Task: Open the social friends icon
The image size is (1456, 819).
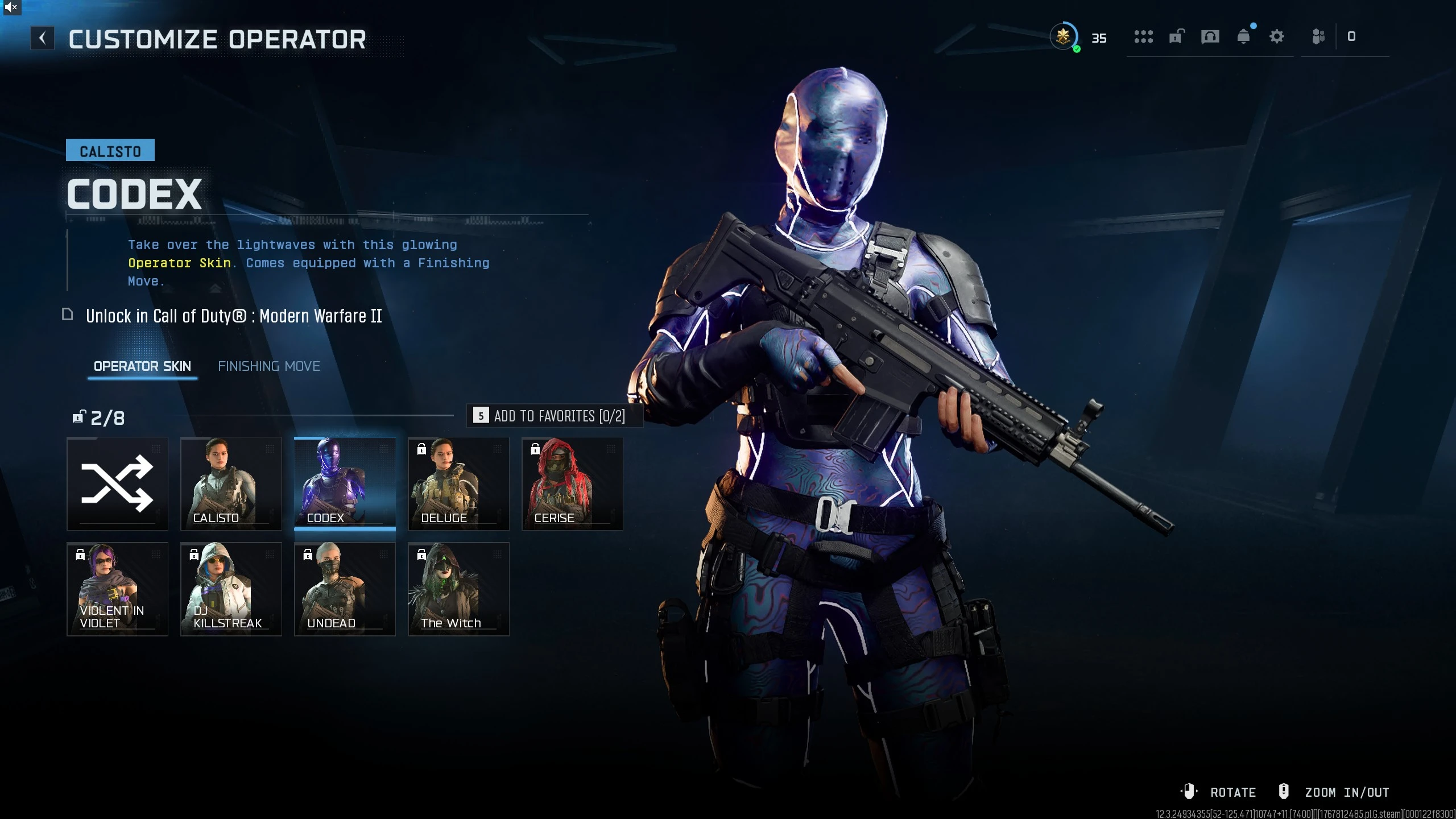Action: [1318, 36]
